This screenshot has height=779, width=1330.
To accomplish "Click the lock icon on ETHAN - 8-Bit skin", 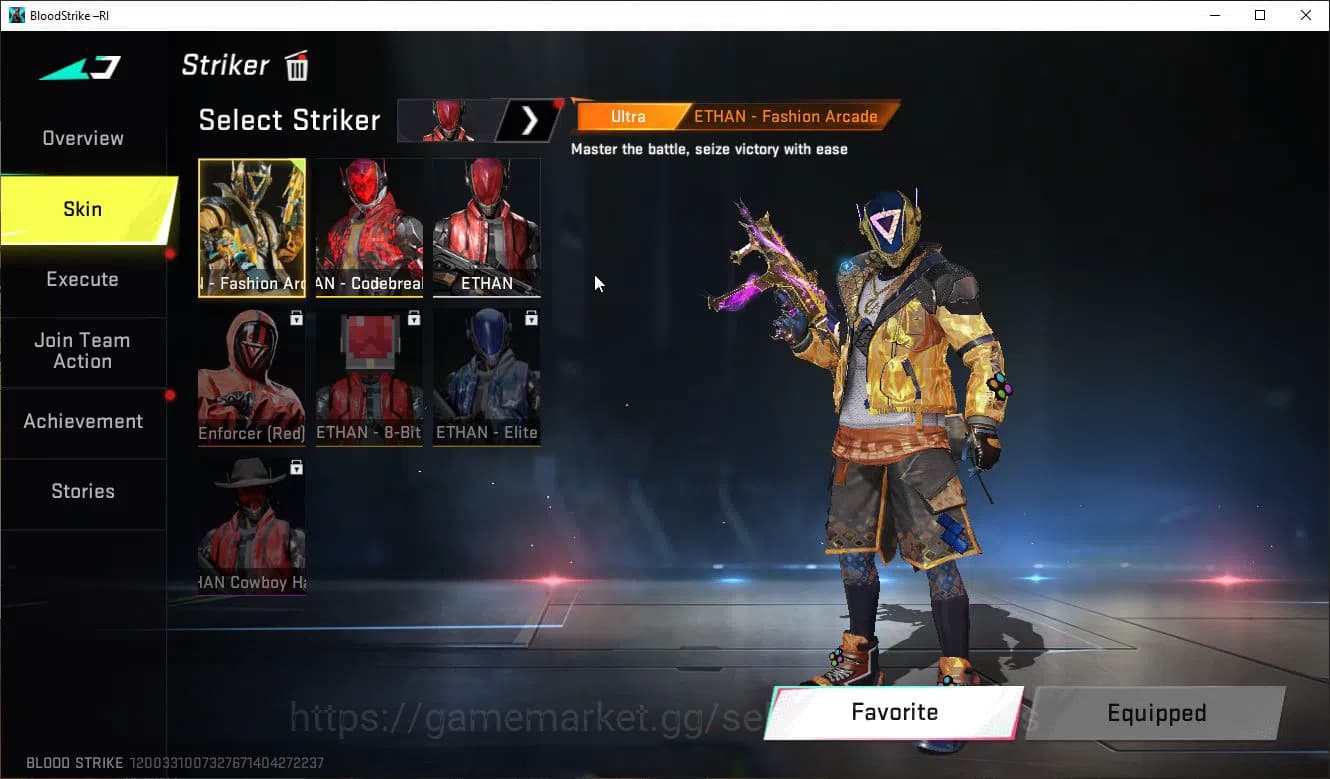I will 413,317.
